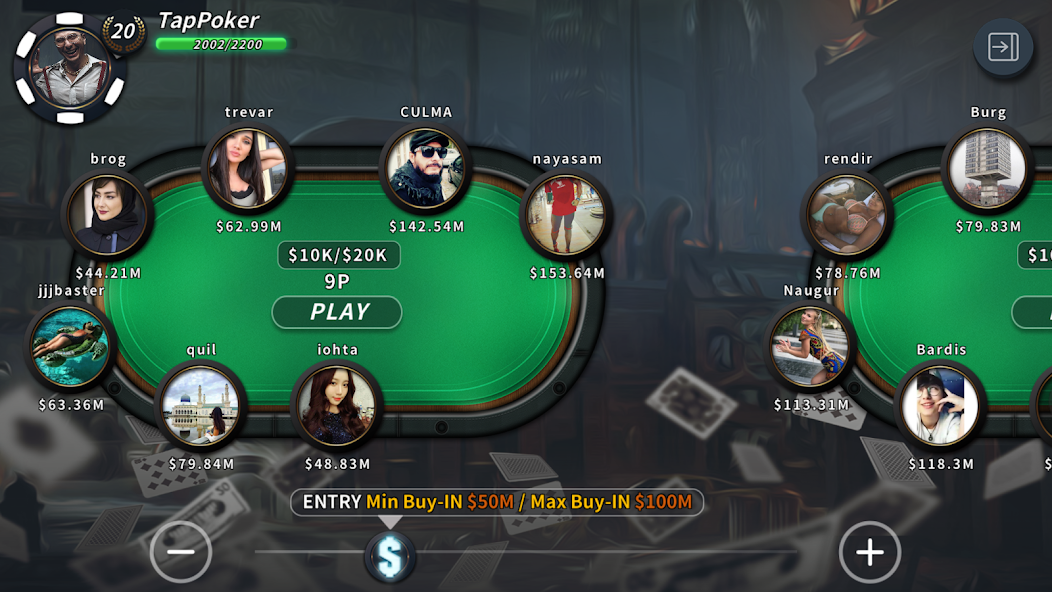Tap the exit icon button
1052x592 pixels.
(x=1003, y=47)
